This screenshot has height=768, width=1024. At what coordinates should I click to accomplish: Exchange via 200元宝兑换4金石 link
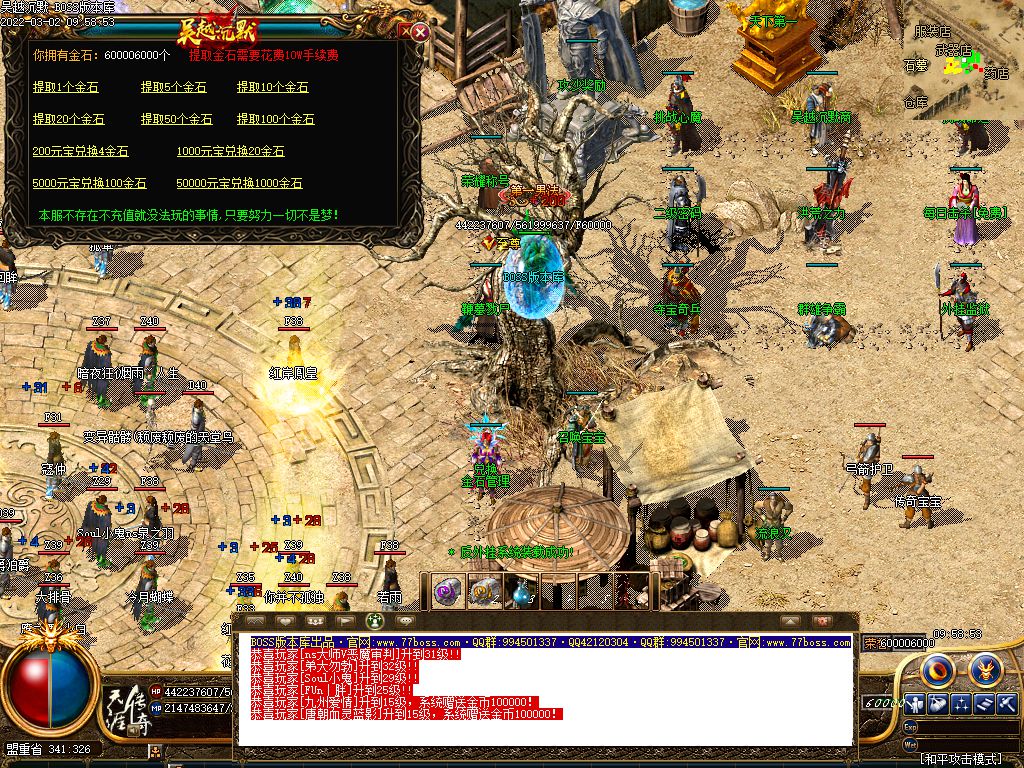coord(80,151)
